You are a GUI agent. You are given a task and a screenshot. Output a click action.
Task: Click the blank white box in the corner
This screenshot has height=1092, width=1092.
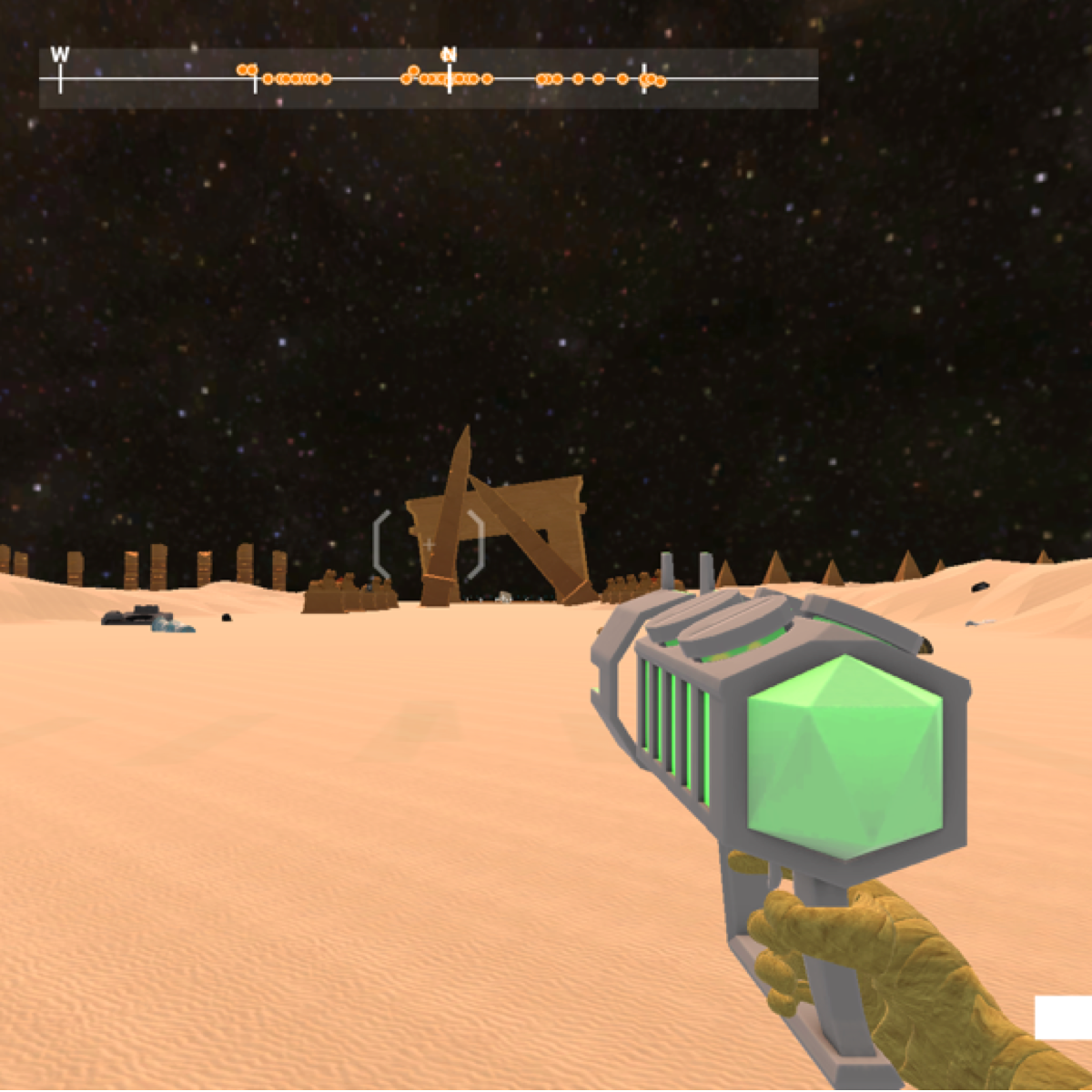pyautogui.click(x=1062, y=1017)
